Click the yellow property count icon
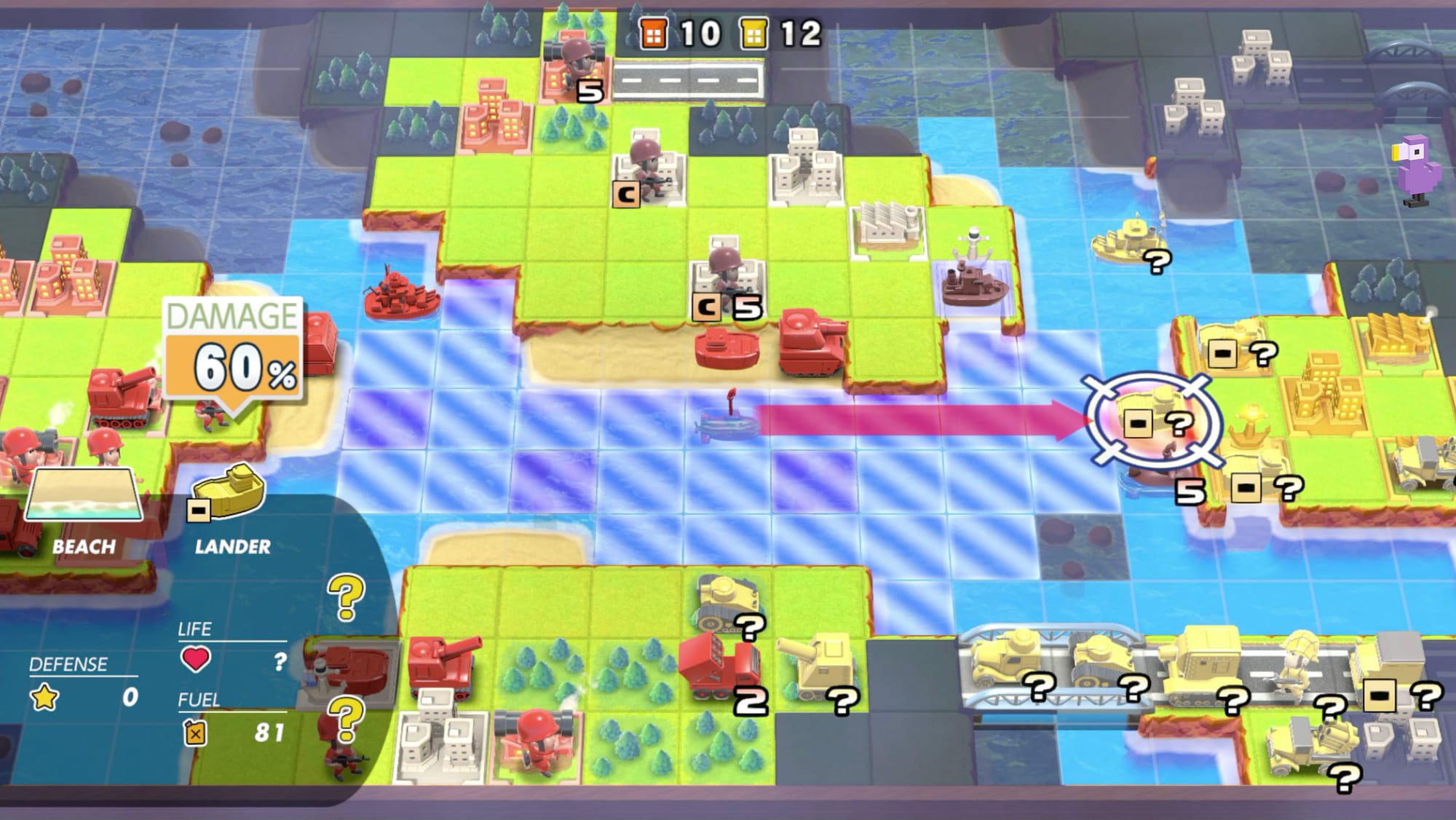Screen dimensions: 1456x820 pos(753,32)
